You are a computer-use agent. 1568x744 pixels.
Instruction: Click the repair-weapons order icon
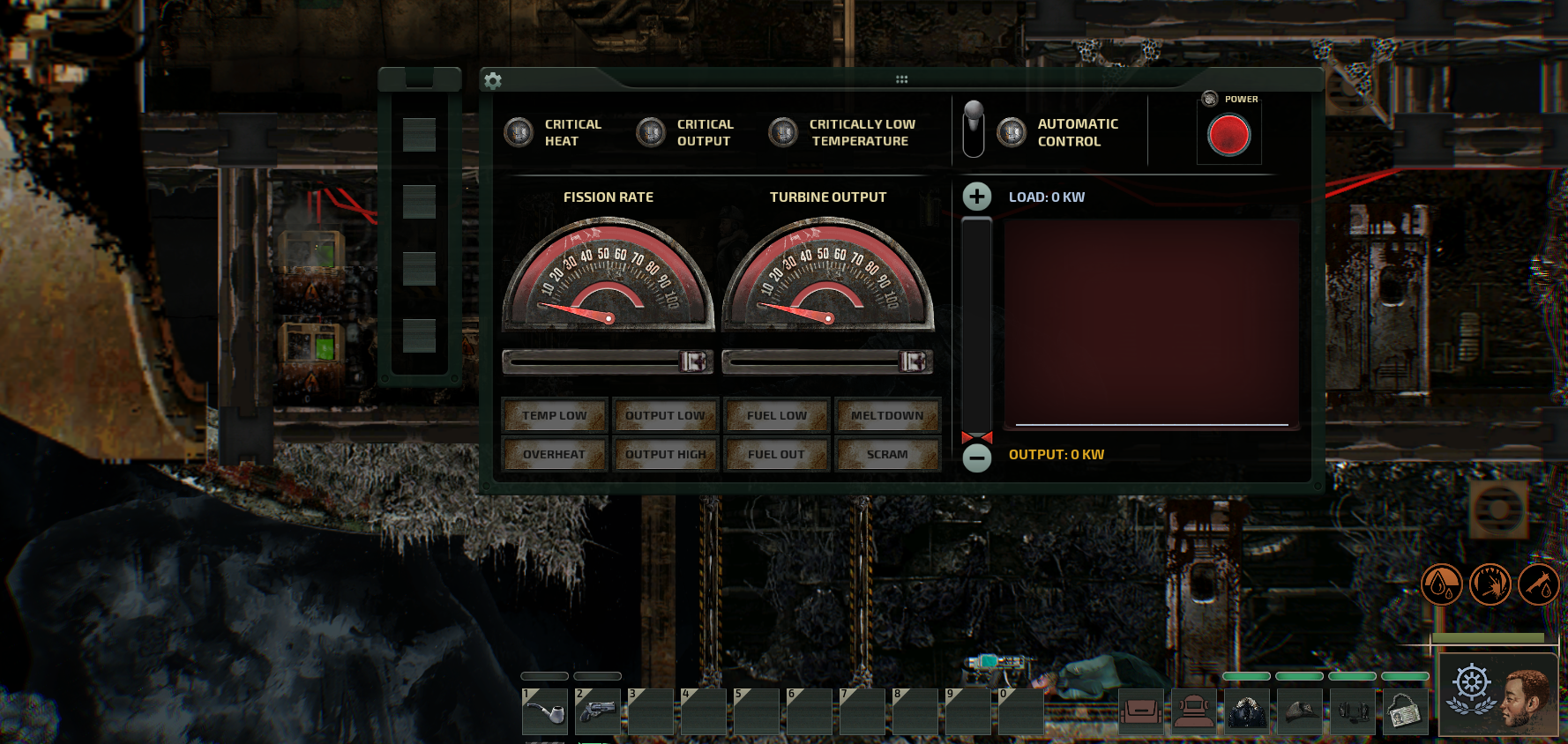point(1539,584)
